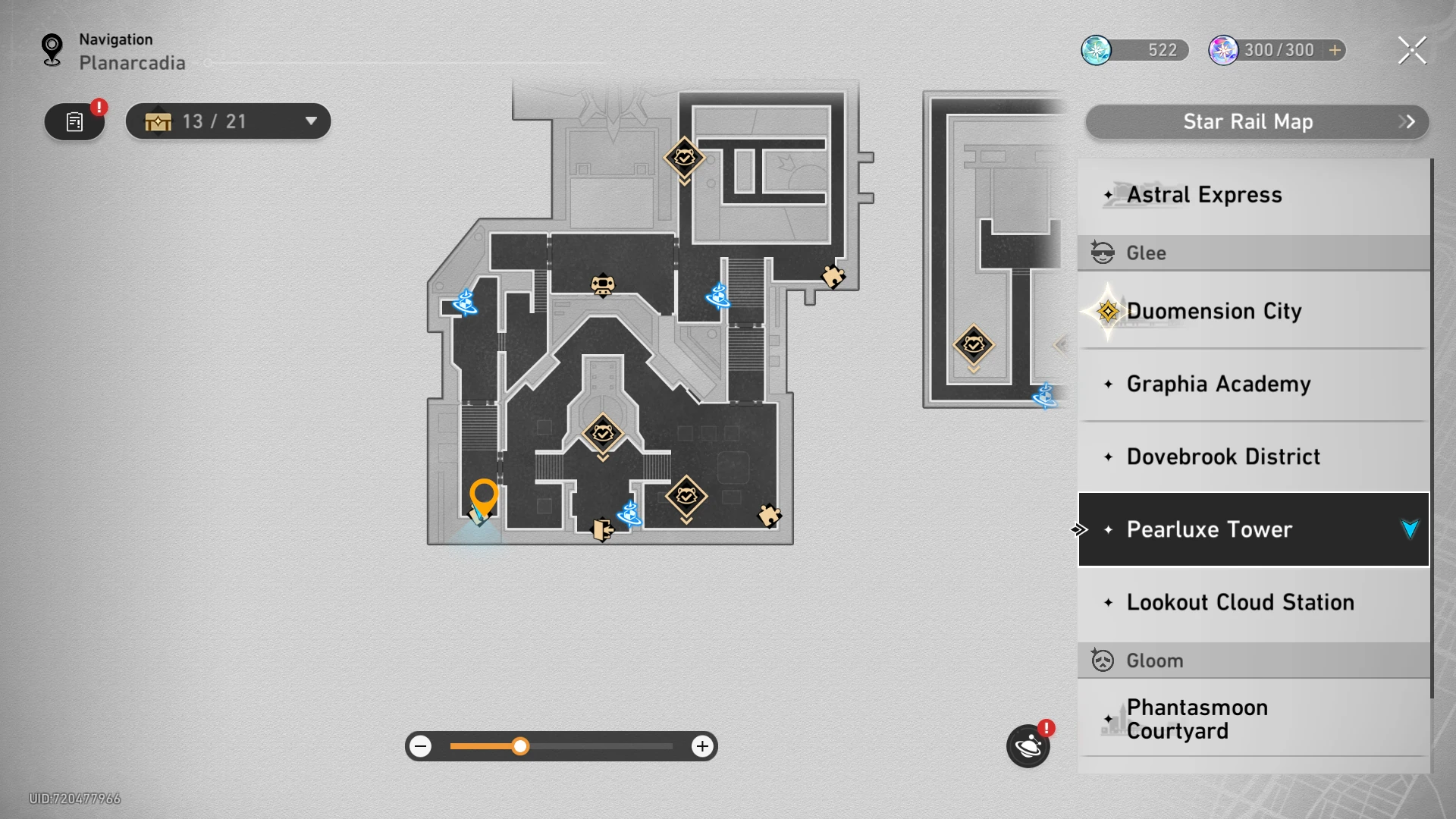This screenshot has height=819, width=1456.
Task: Open the planet icon button with red alert
Action: [1028, 746]
